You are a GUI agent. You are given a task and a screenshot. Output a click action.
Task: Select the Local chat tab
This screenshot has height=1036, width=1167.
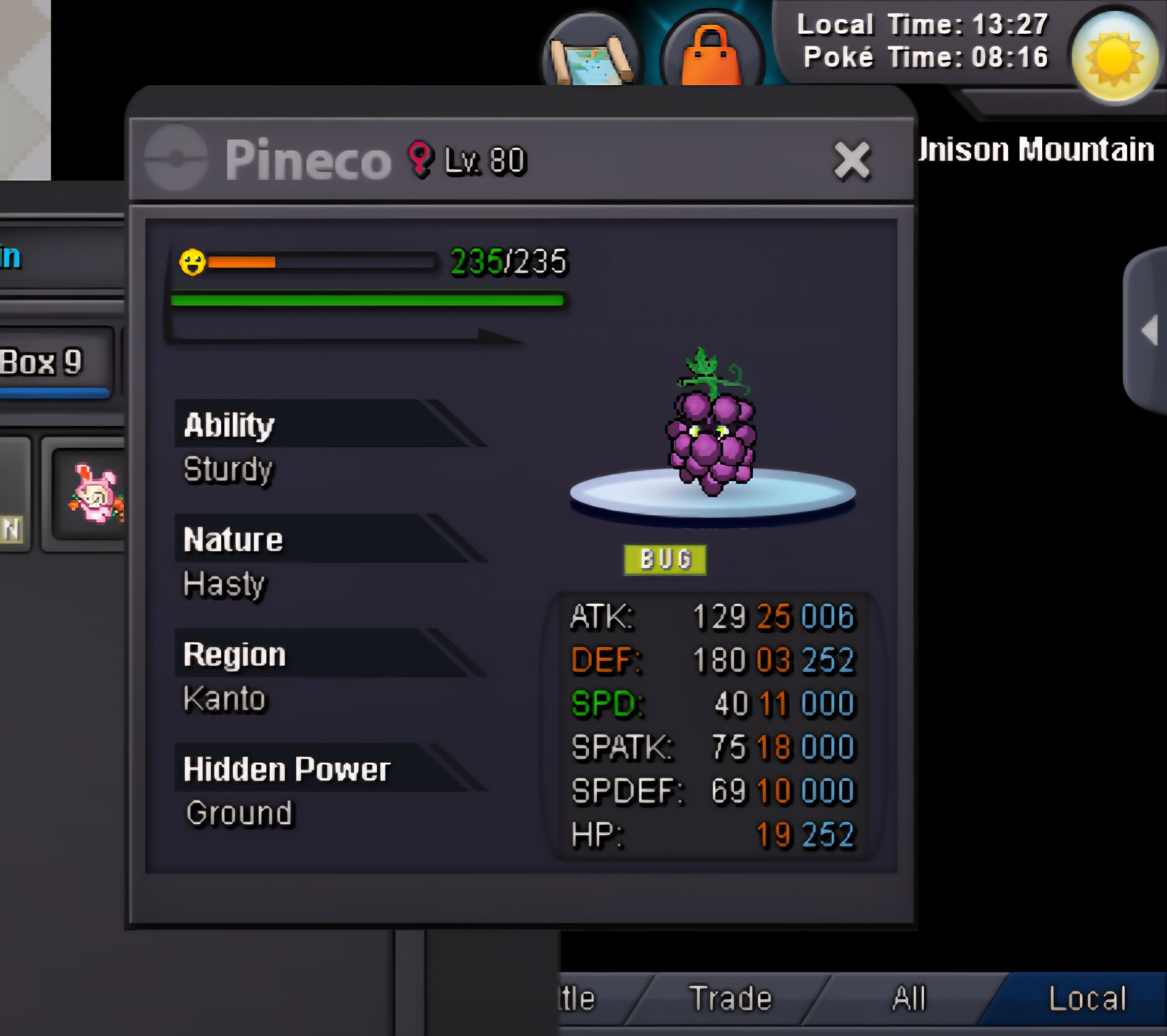pyautogui.click(x=1087, y=999)
